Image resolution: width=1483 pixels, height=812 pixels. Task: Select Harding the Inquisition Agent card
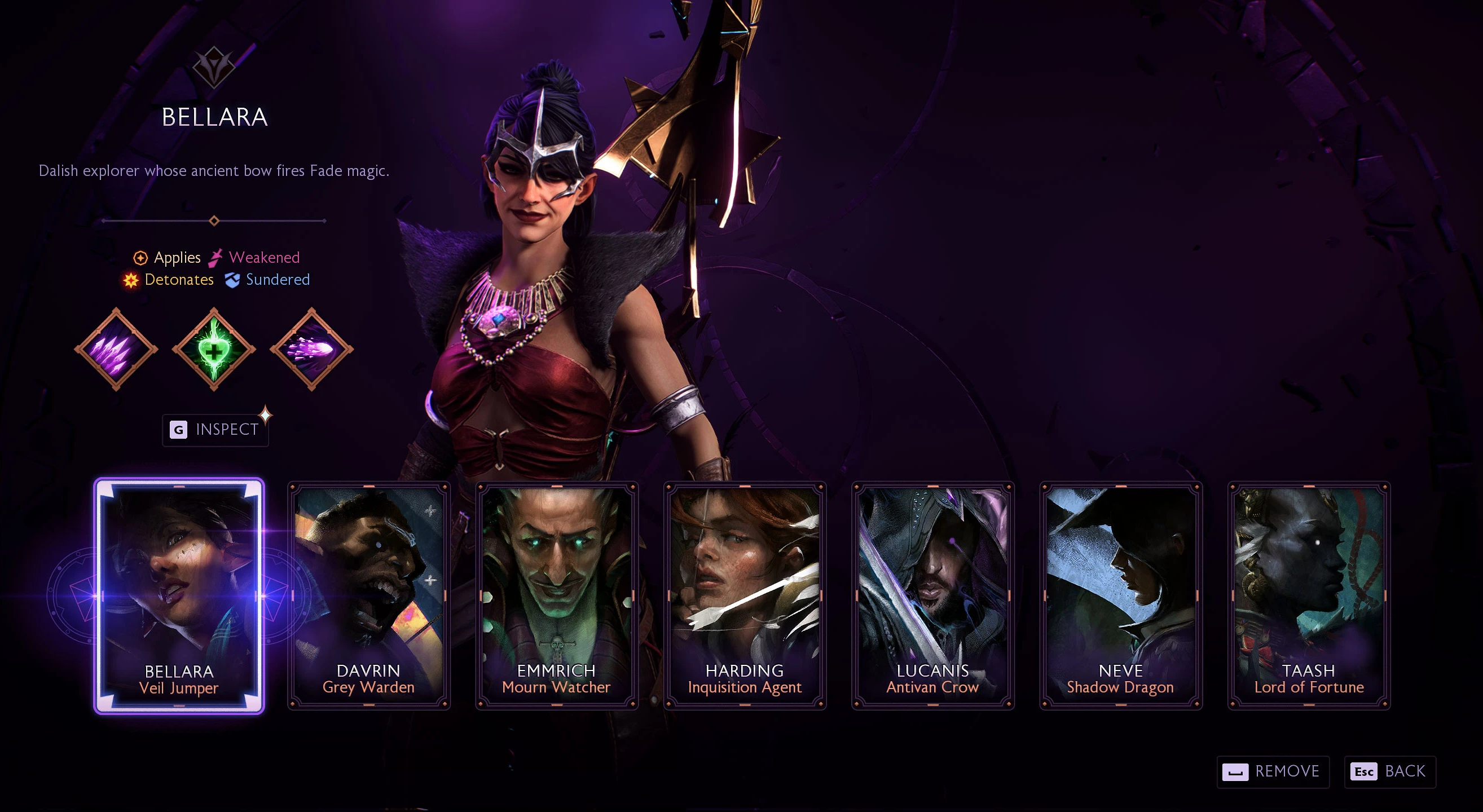pyautogui.click(x=745, y=595)
